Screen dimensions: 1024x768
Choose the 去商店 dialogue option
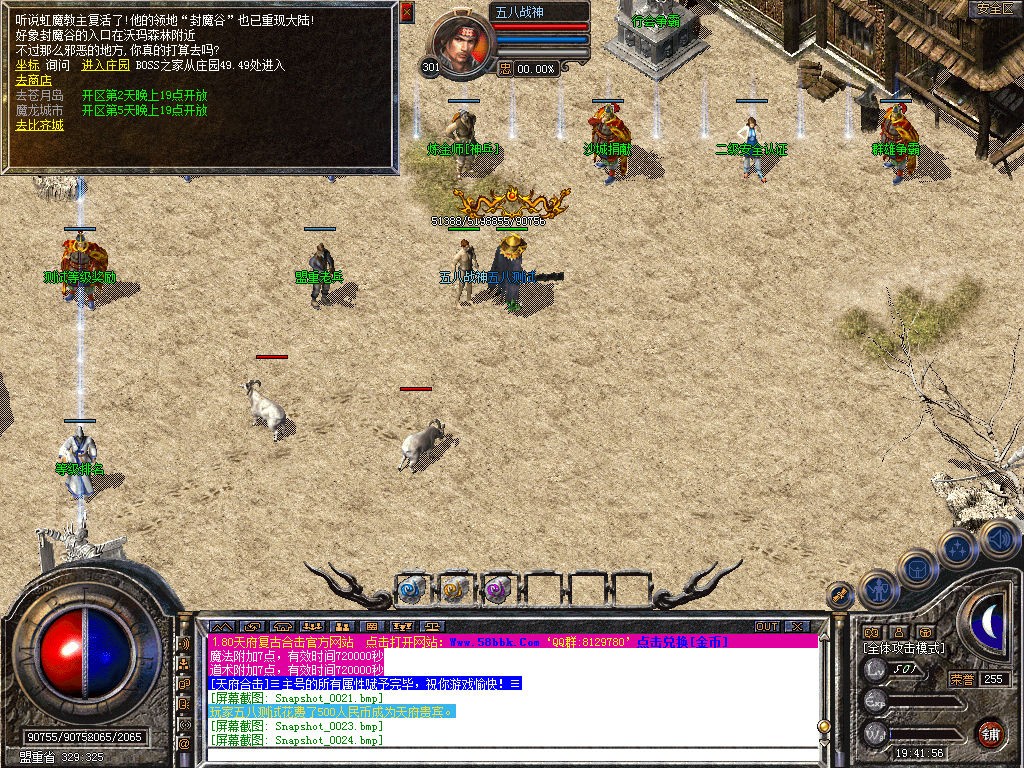tap(33, 81)
